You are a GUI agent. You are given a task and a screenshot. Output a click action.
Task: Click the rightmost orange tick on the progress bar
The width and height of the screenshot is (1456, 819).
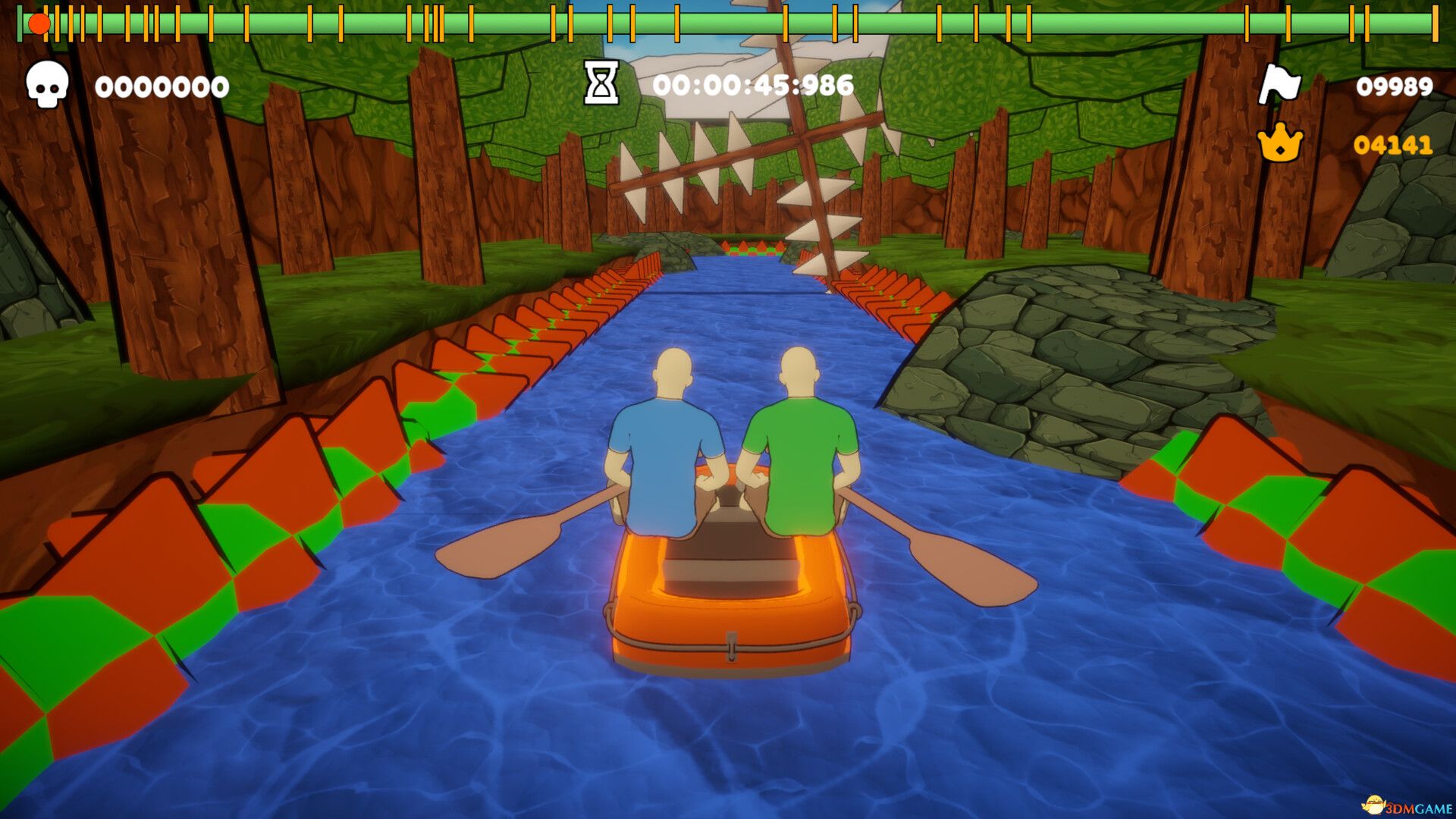1435,23
